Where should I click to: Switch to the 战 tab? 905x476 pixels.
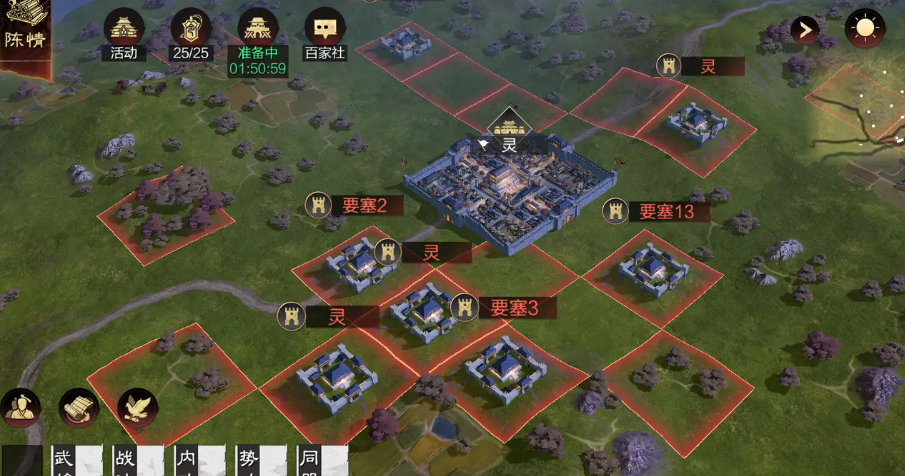[x=126, y=461]
